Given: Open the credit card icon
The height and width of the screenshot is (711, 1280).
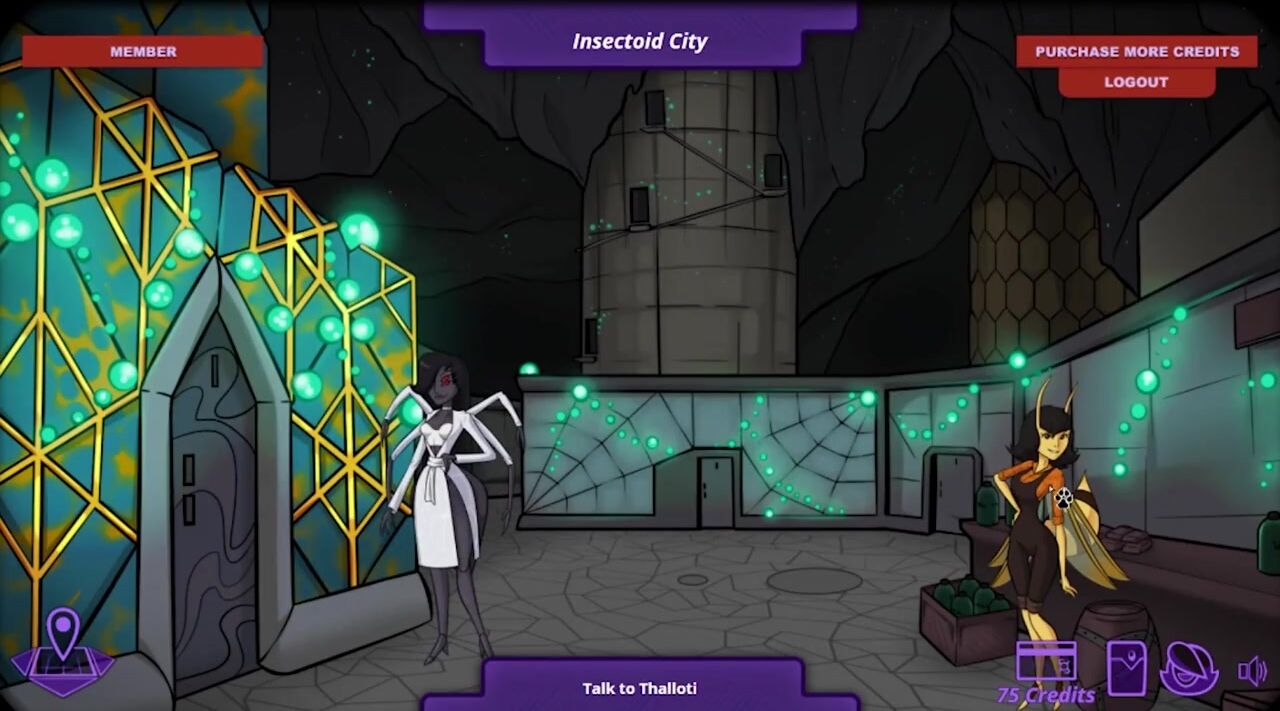Looking at the screenshot, I should tap(1046, 661).
